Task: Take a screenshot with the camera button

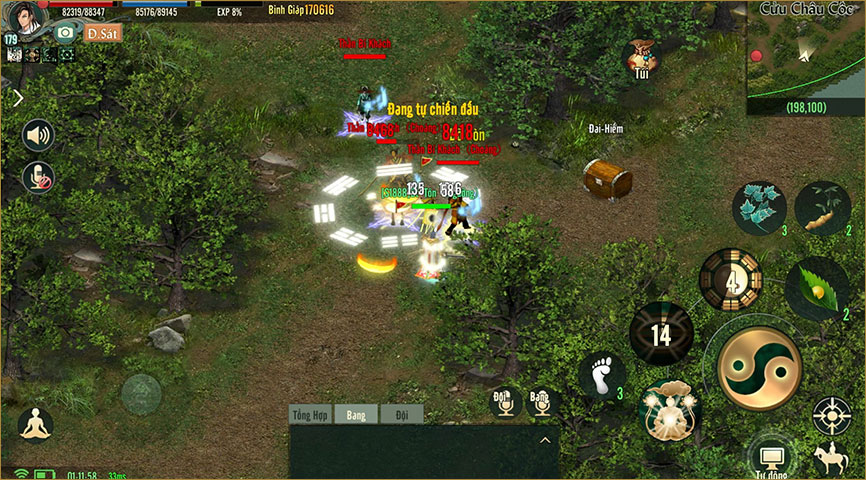Action: [x=66, y=32]
